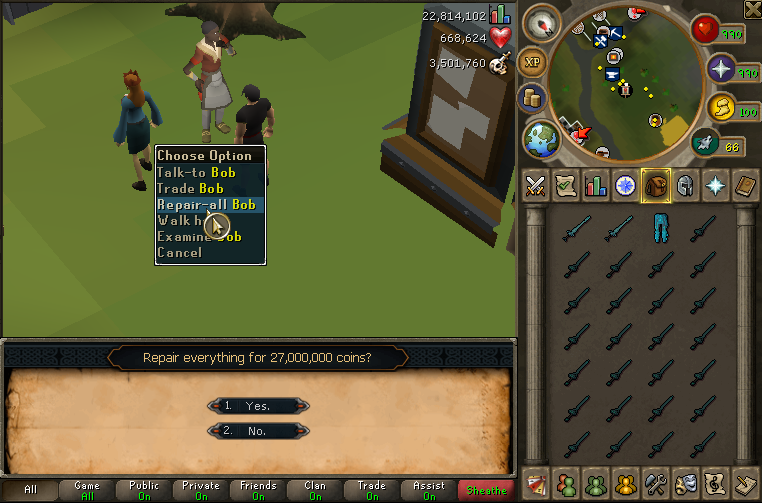Select the blue platelegs inventory item
The image size is (762, 503).
tap(659, 227)
